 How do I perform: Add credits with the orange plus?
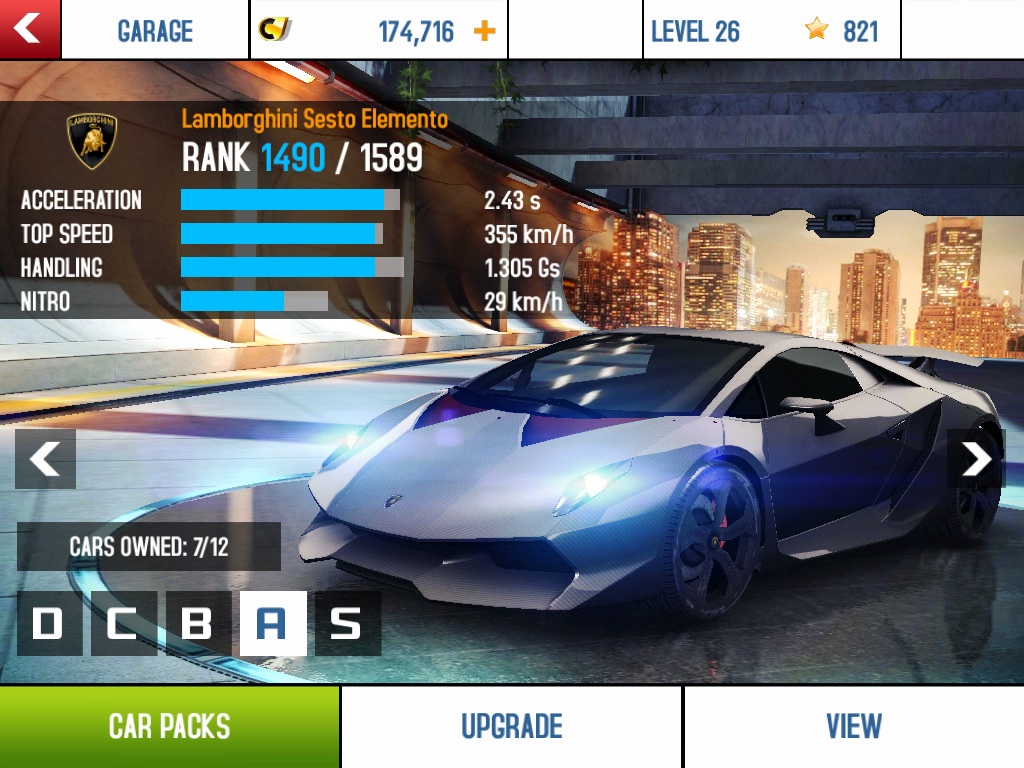(x=484, y=31)
